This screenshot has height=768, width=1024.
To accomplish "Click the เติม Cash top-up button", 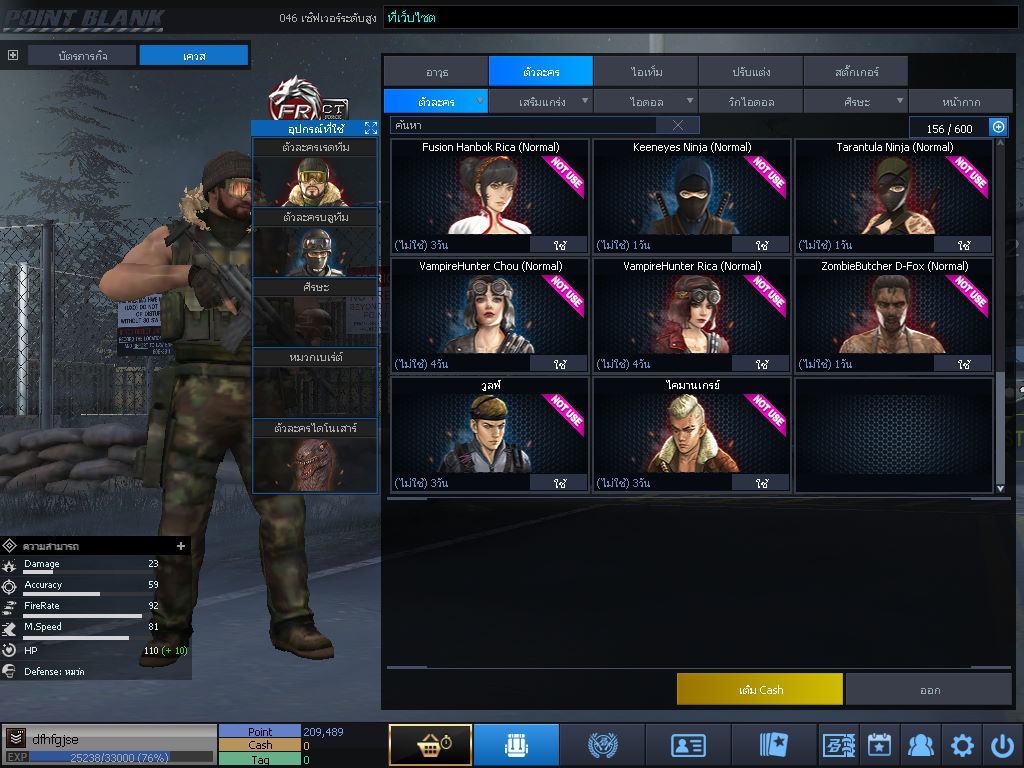I will pos(759,690).
